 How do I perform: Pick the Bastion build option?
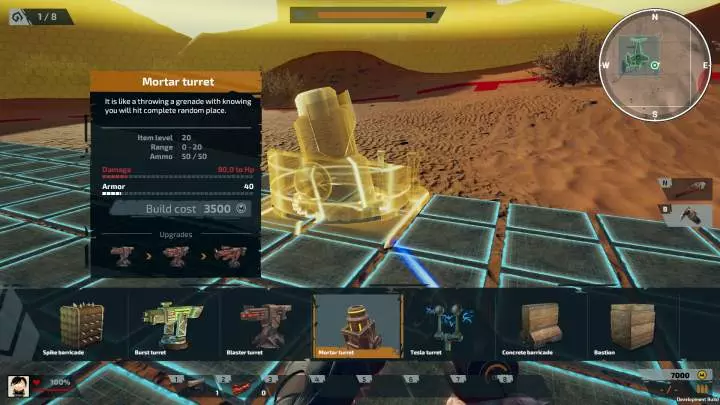coord(630,327)
